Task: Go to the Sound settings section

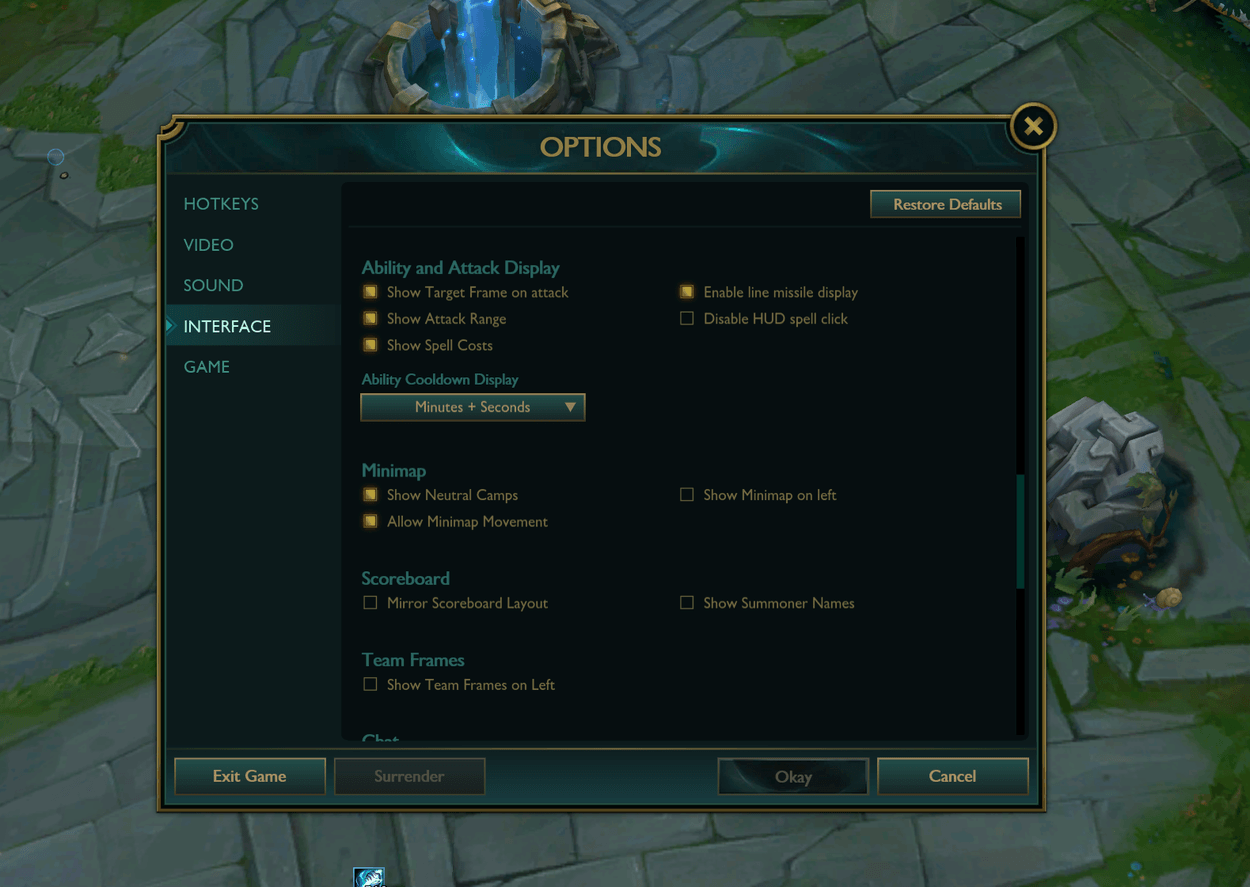Action: pyautogui.click(x=213, y=286)
